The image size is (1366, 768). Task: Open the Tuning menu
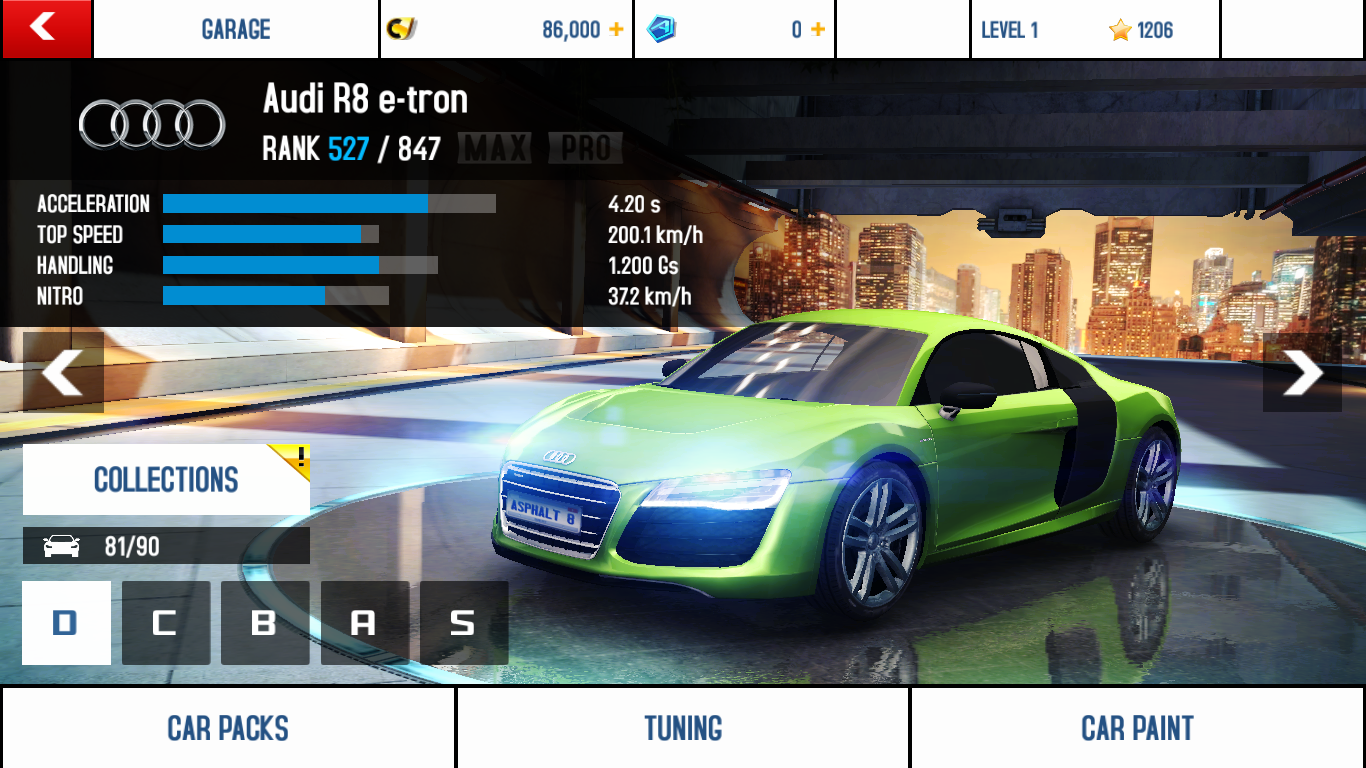(x=683, y=728)
